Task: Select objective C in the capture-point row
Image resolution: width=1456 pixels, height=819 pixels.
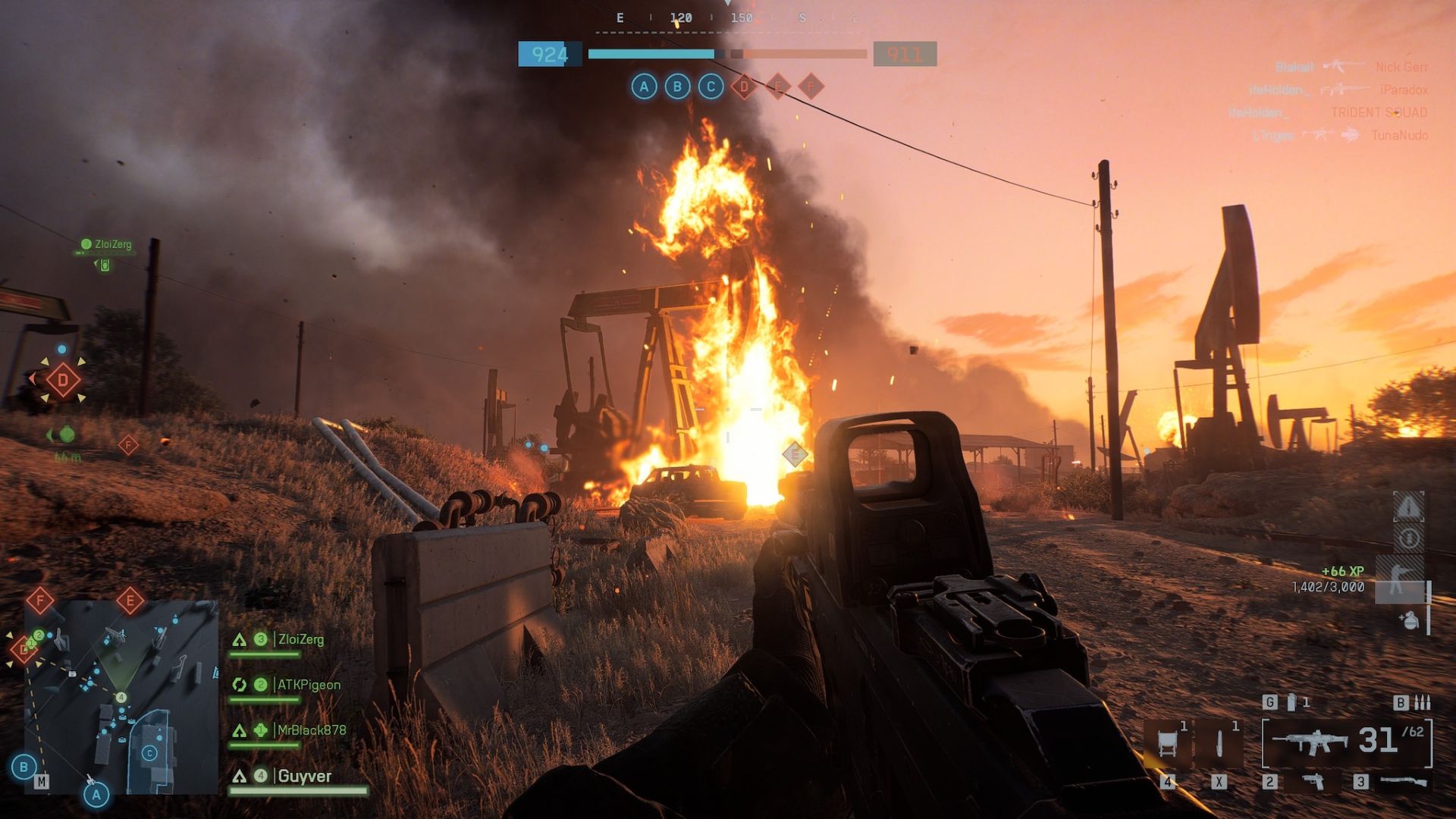Action: tap(711, 86)
